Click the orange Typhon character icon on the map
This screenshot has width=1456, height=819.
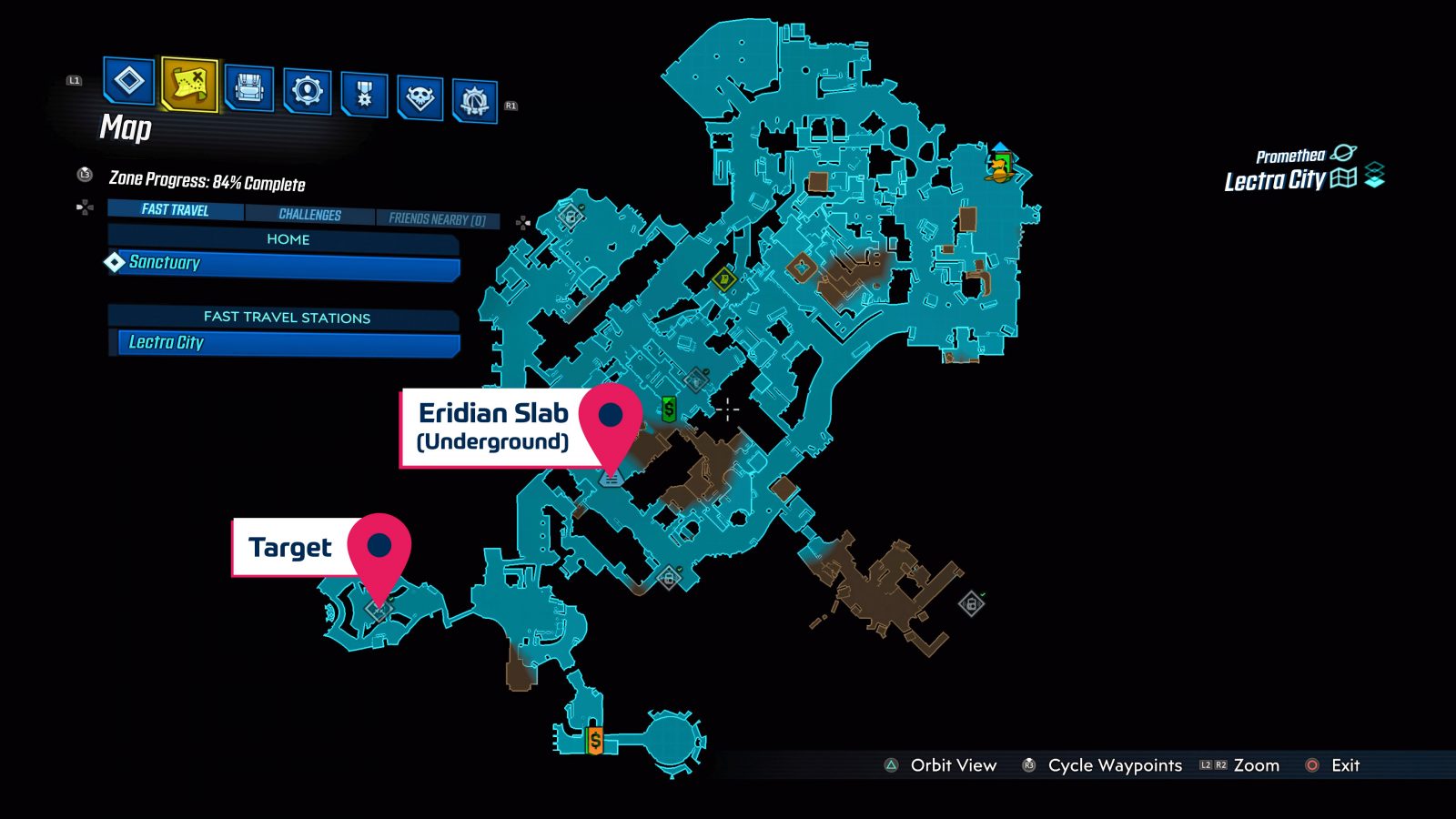997,176
